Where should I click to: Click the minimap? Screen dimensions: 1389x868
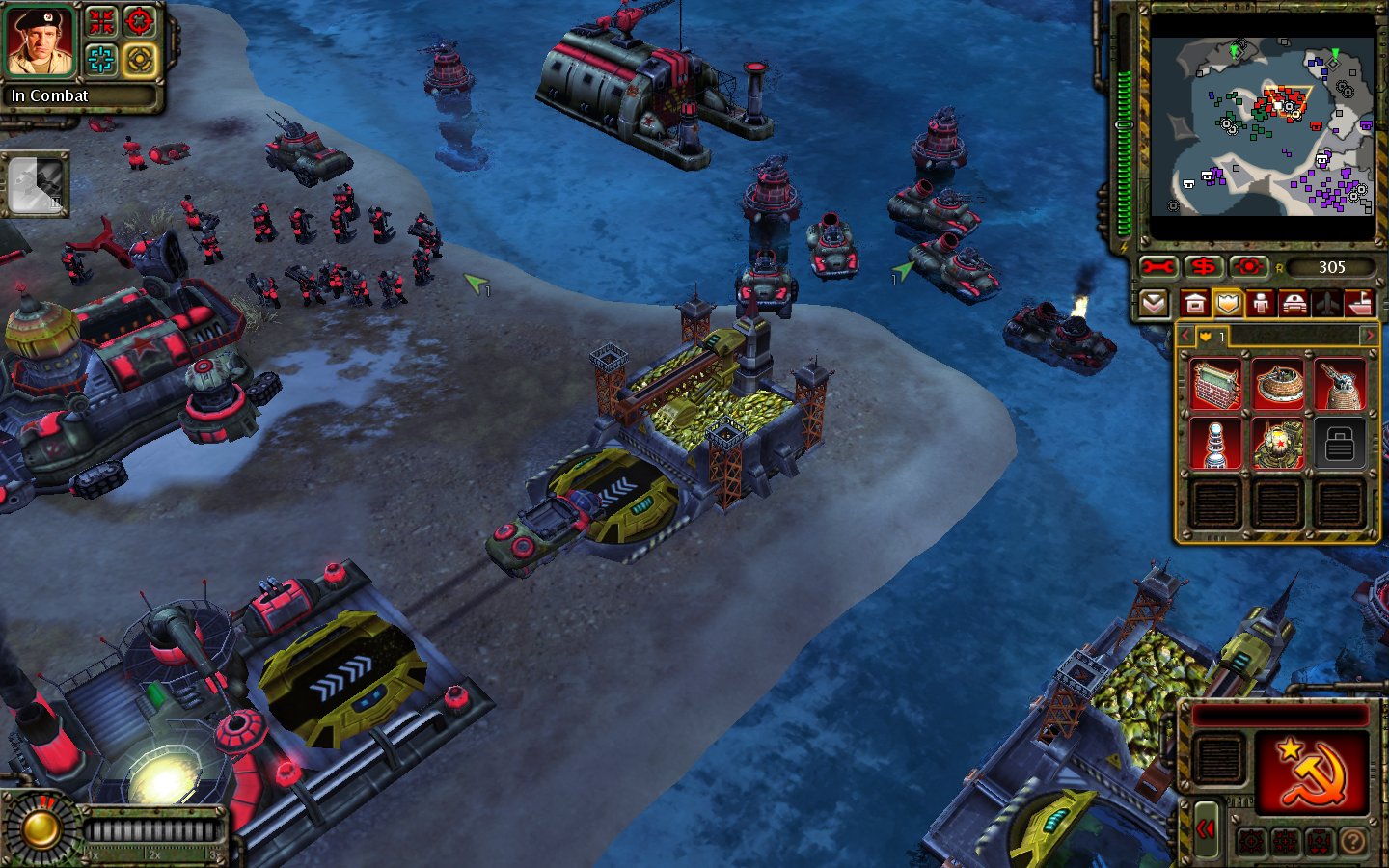[1262, 127]
